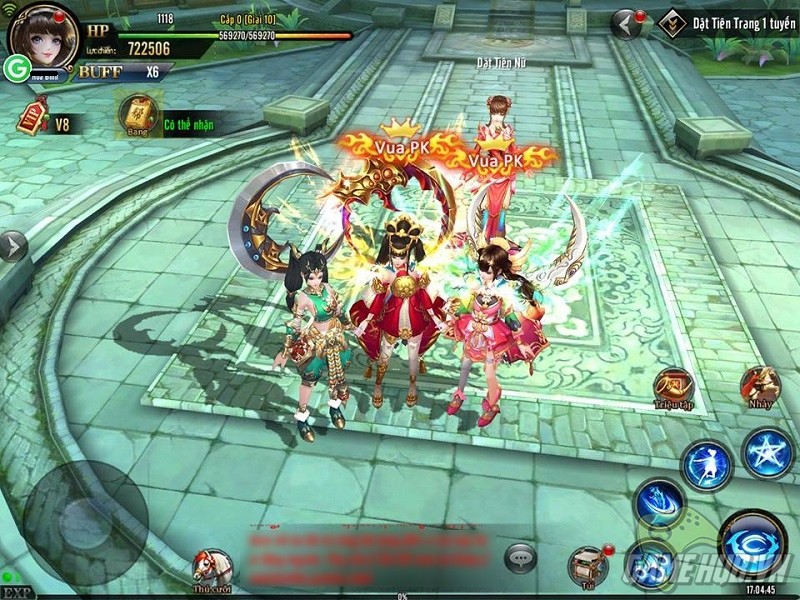Trigger the large main attack button

(753, 543)
